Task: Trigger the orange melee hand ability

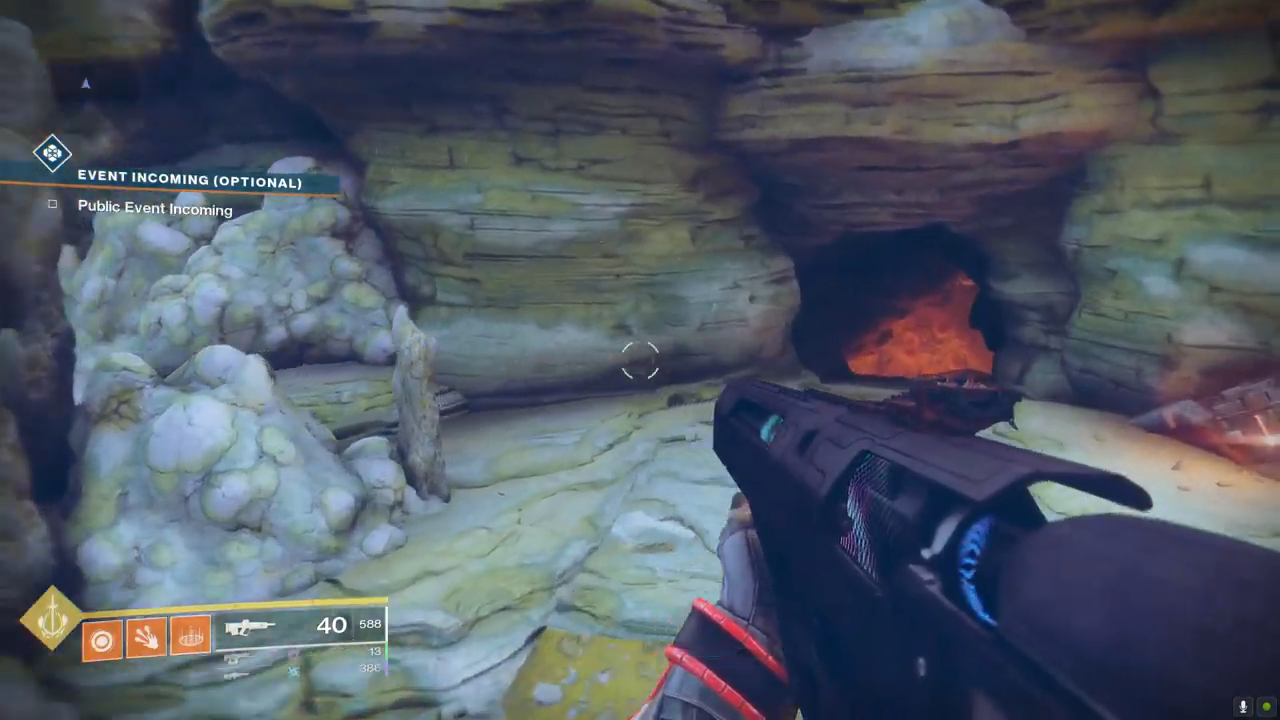Action: click(x=146, y=637)
